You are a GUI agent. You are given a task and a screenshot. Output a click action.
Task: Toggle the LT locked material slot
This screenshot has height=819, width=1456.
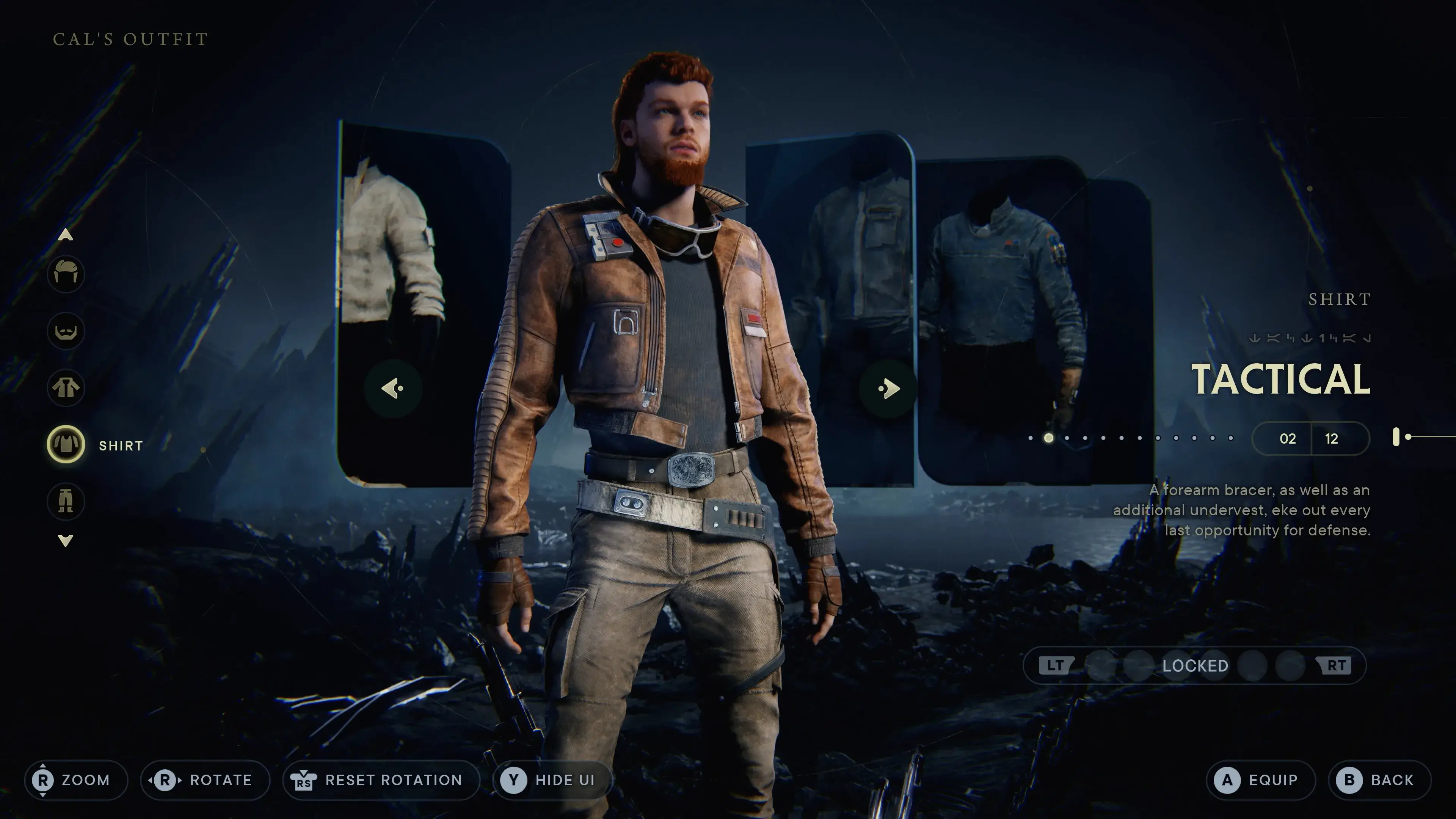(x=1056, y=665)
